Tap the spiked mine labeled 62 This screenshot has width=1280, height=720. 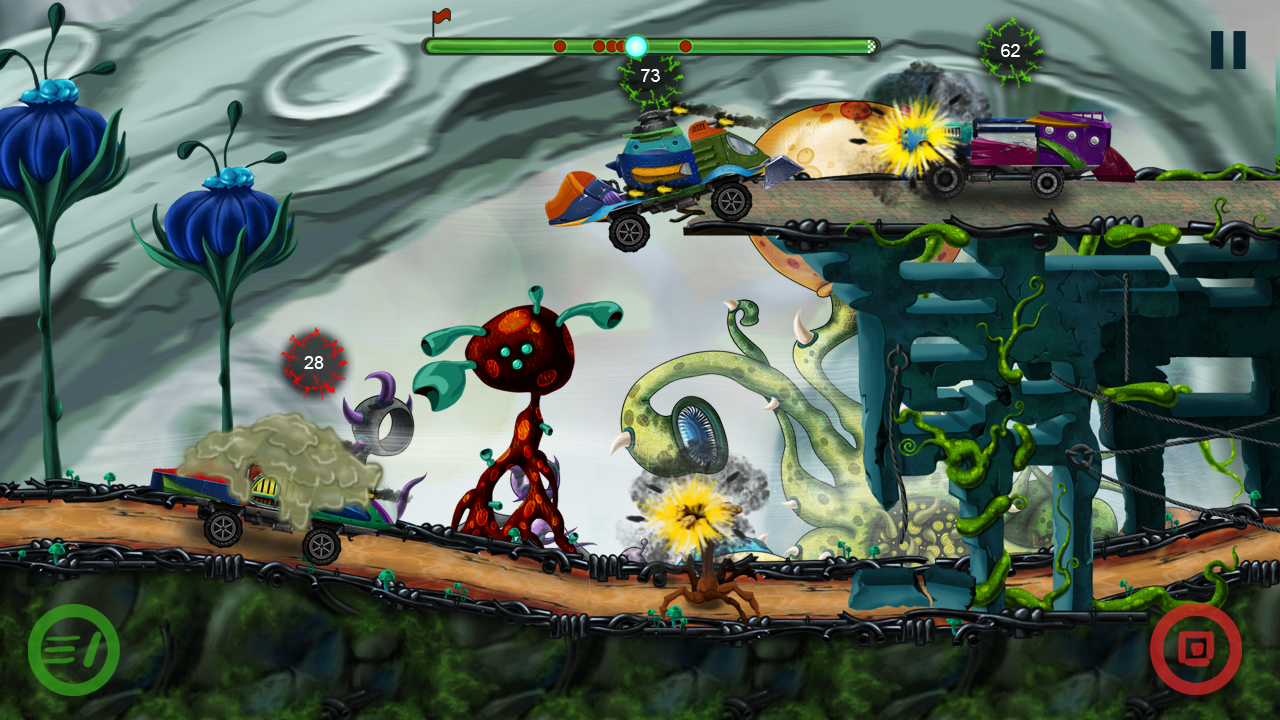[x=1011, y=48]
